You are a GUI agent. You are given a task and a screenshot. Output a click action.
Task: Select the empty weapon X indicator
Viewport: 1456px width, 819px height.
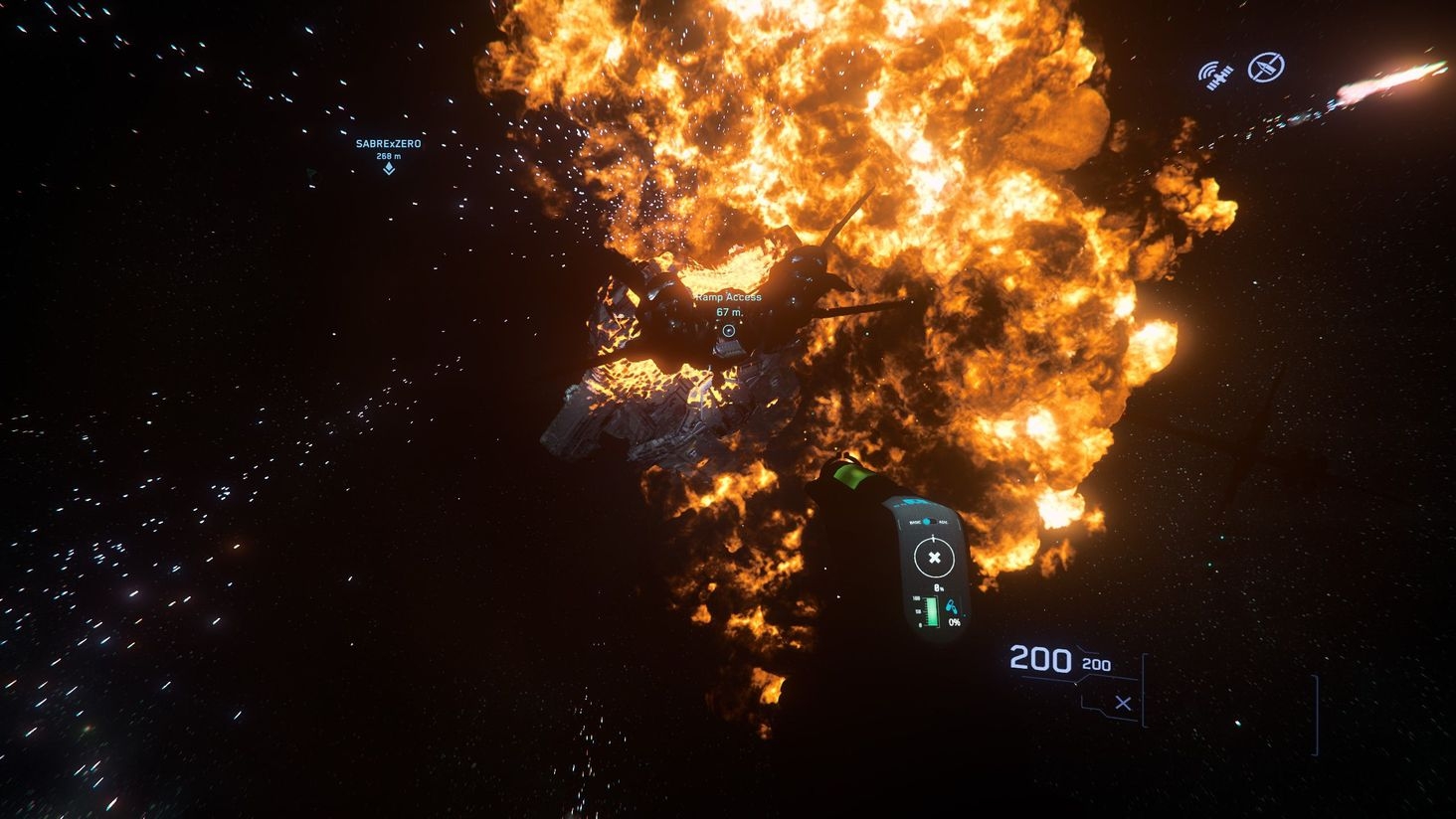[x=1123, y=703]
